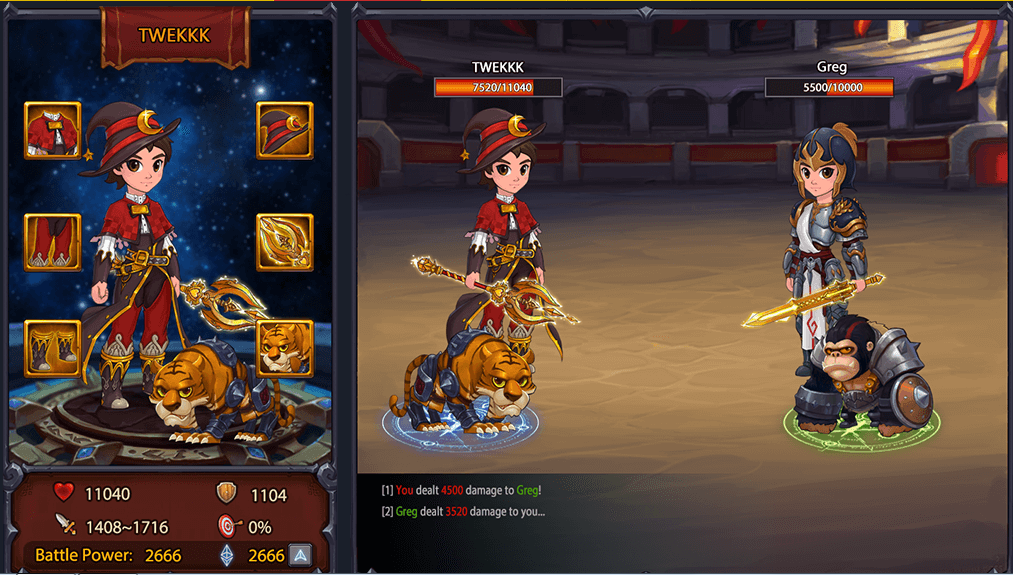The width and height of the screenshot is (1013, 575).
Task: Click the arrow button beside the crystal count
Action: pyautogui.click(x=299, y=555)
